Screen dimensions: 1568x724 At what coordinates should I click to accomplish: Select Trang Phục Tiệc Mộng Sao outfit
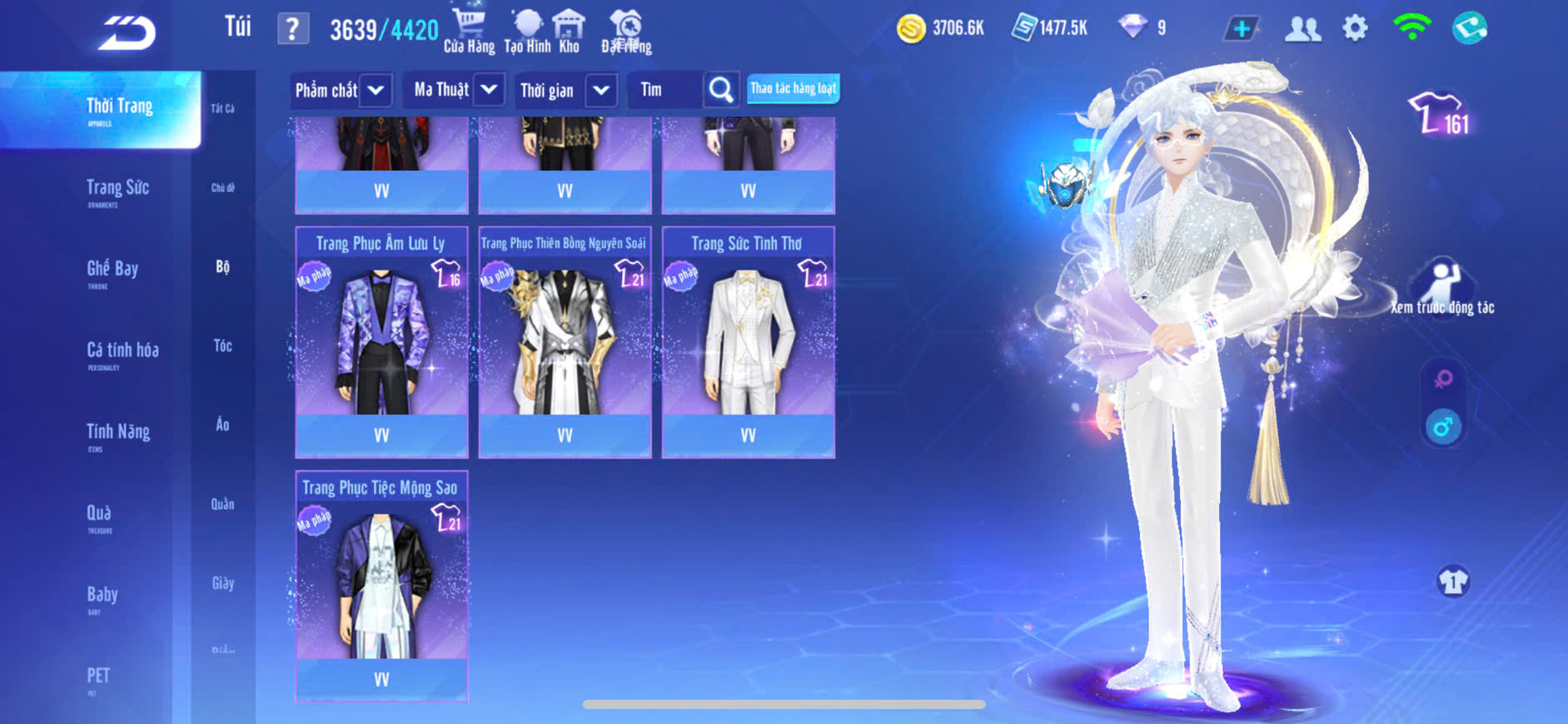(381, 586)
